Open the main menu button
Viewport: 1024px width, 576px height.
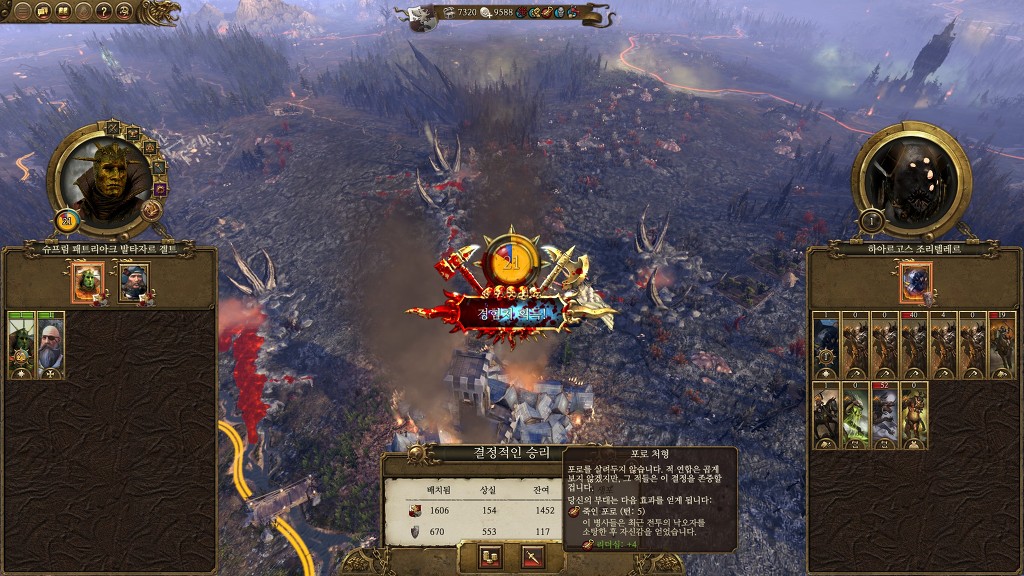pos(22,12)
